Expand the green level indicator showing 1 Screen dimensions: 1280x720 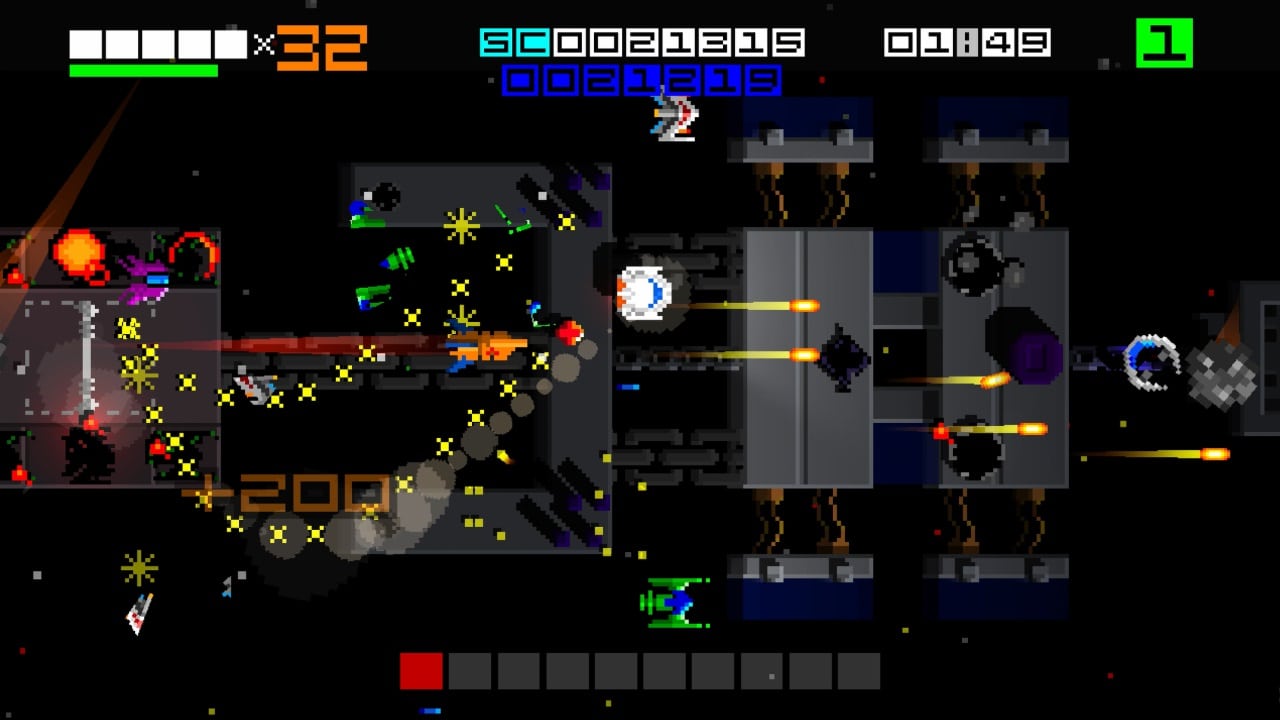1165,42
